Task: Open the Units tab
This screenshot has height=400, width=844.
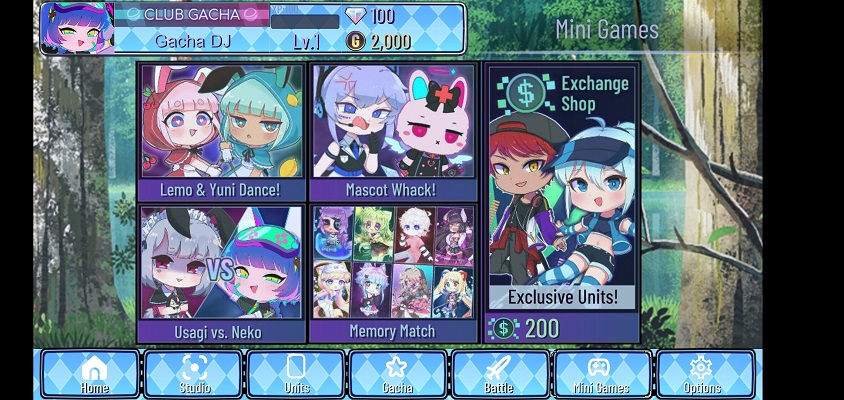Action: [x=296, y=374]
